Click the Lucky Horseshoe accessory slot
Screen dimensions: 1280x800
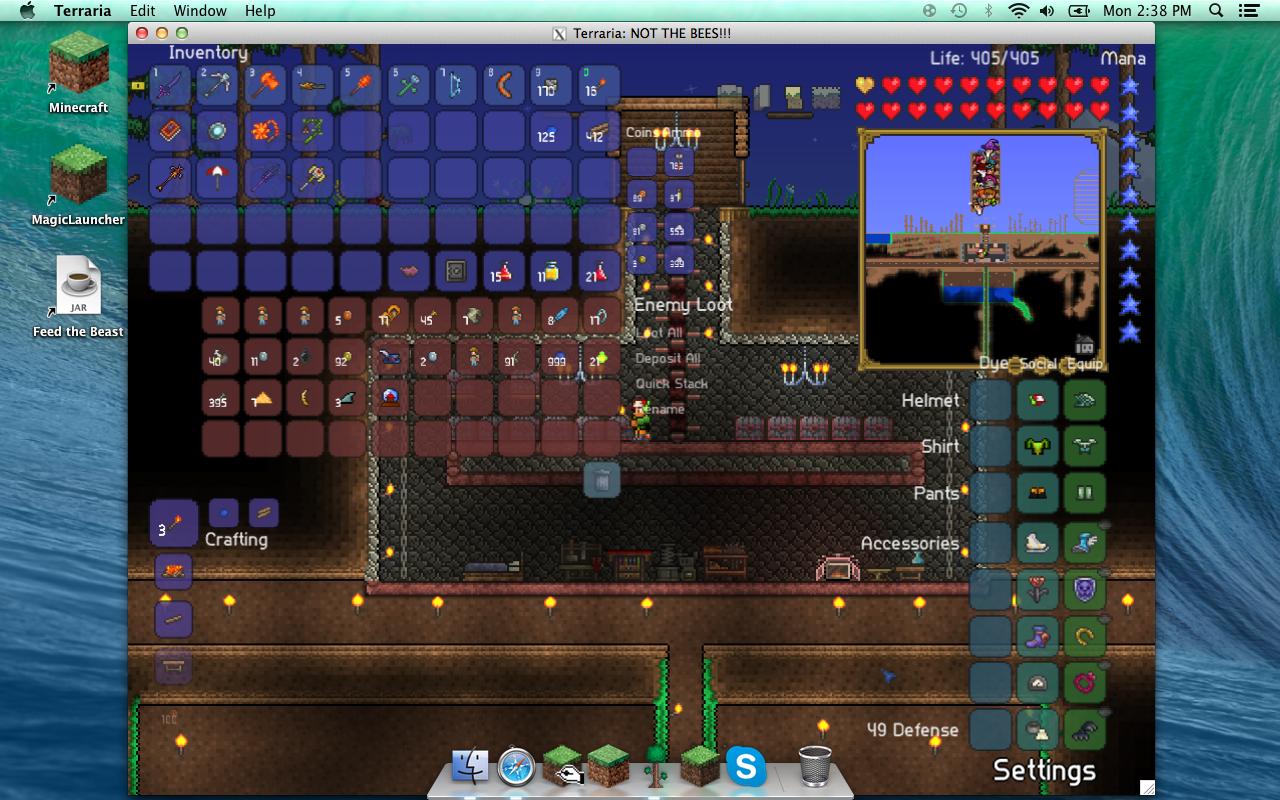pos(1084,636)
